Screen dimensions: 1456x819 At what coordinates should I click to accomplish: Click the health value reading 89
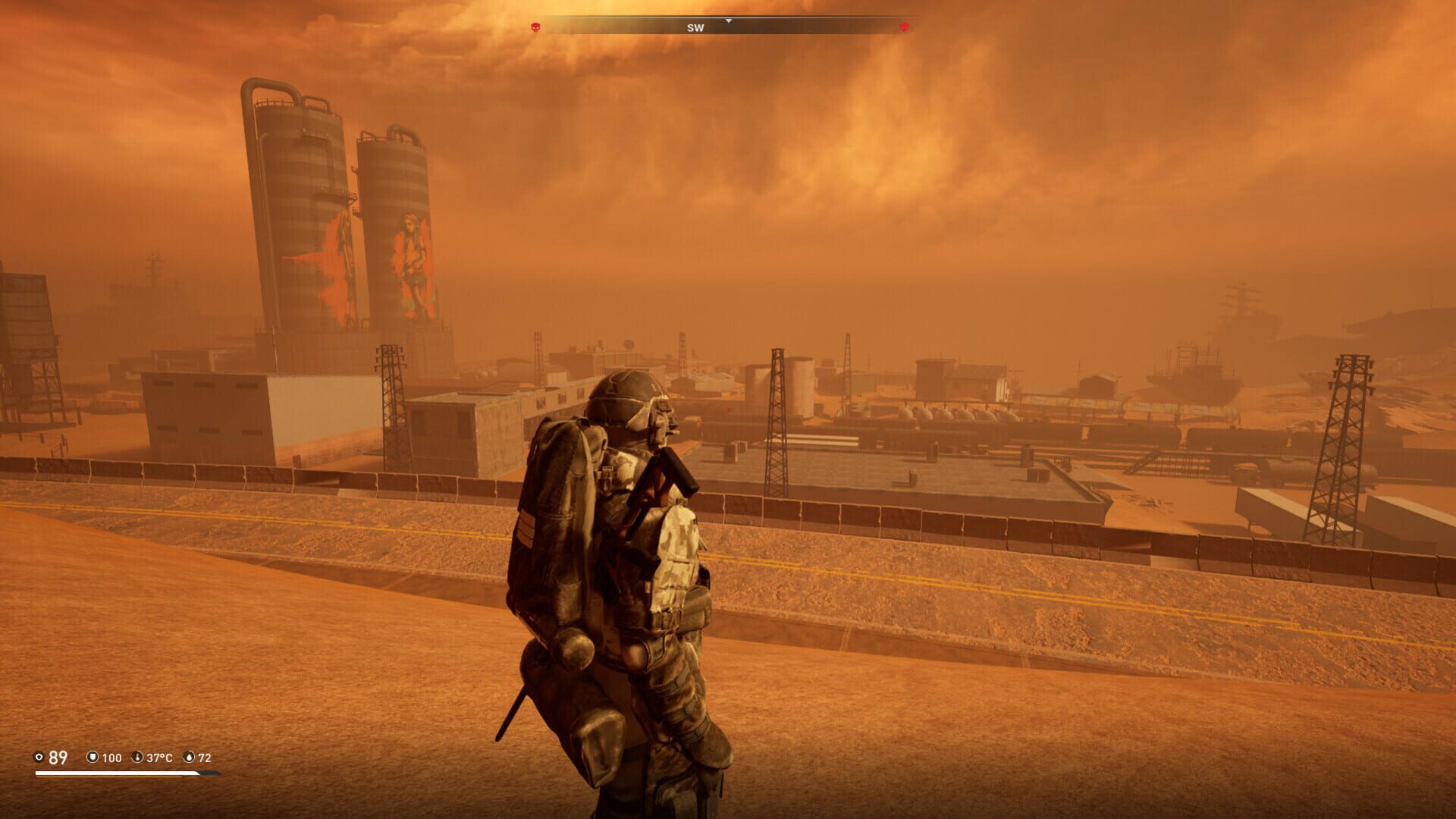click(58, 756)
